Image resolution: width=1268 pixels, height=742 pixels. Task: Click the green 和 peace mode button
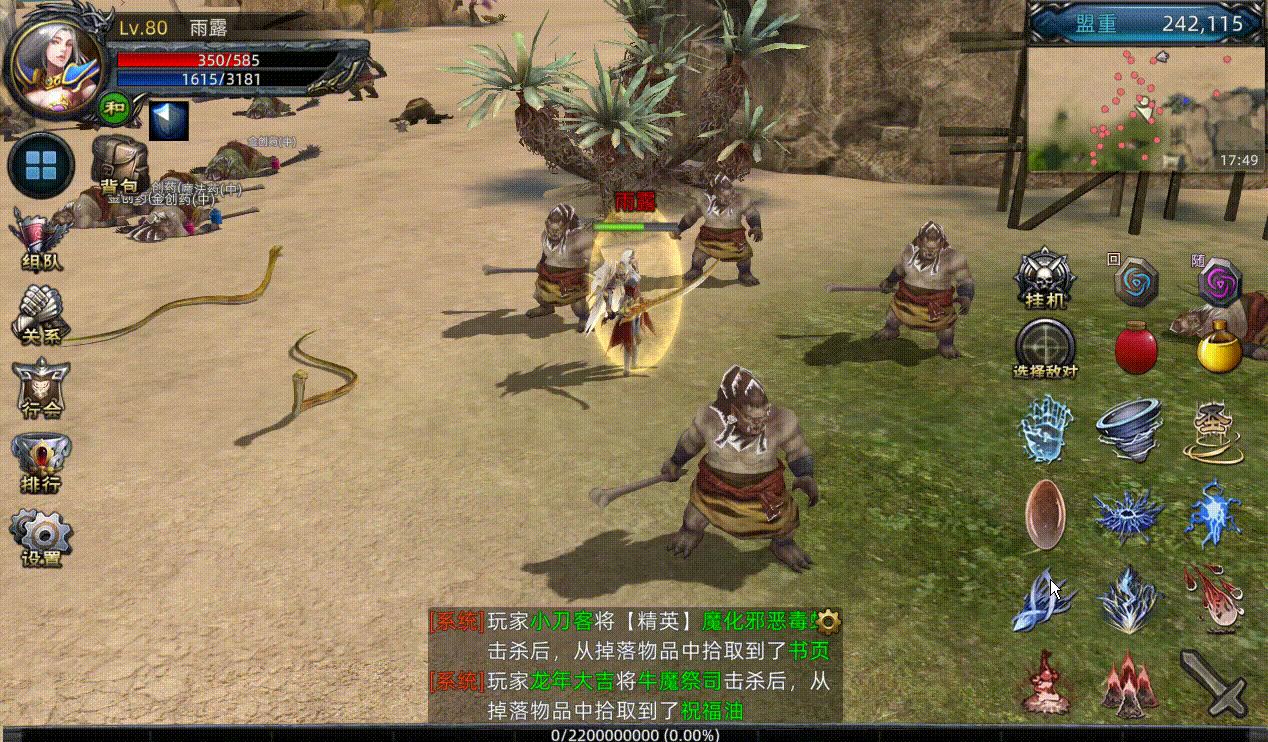pyautogui.click(x=114, y=106)
